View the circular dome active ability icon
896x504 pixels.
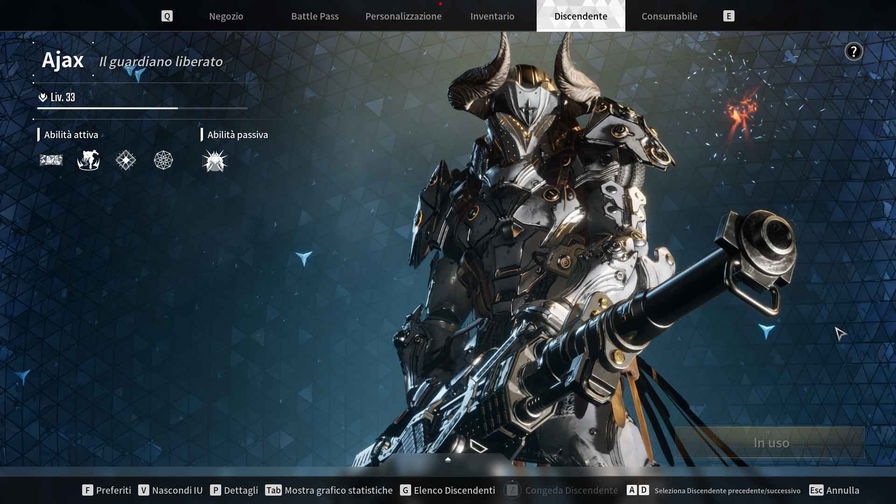pos(163,160)
